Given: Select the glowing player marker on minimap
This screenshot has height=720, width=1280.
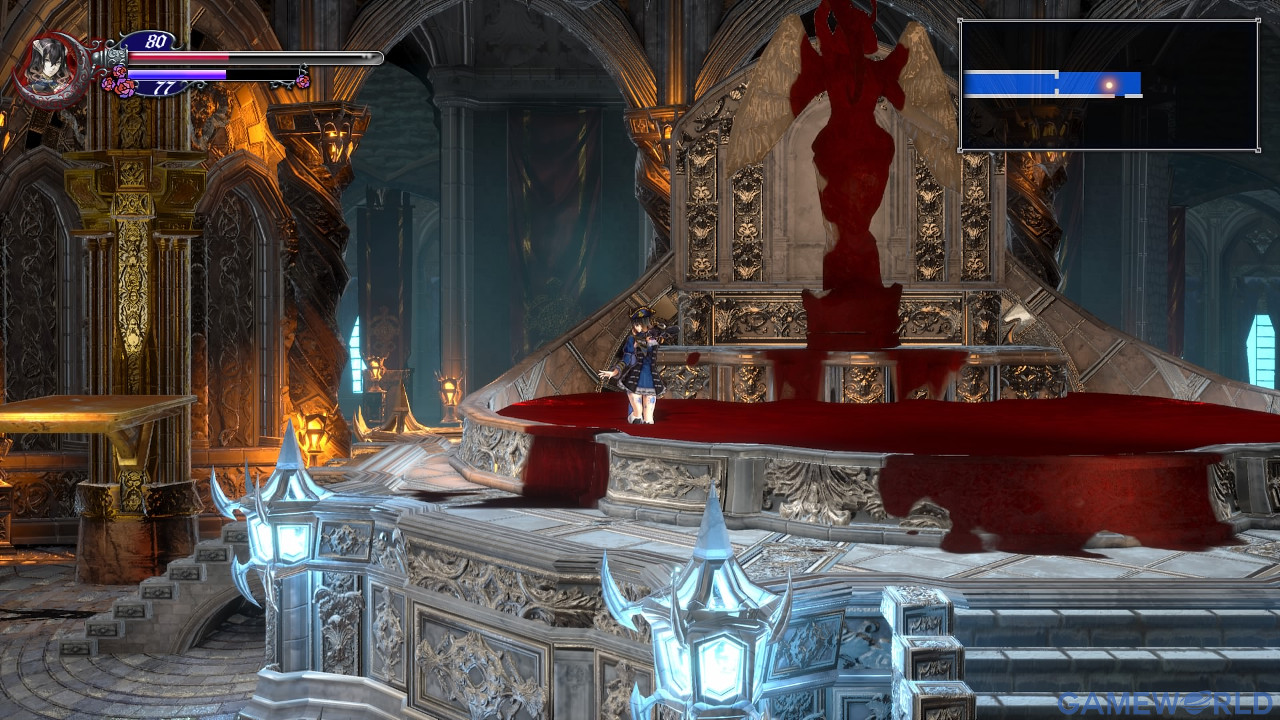Looking at the screenshot, I should pos(1108,85).
